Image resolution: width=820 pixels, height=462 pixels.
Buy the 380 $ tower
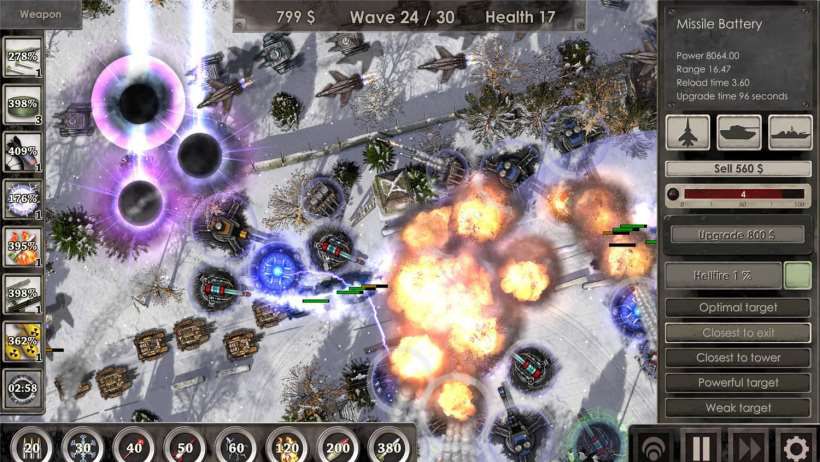pyautogui.click(x=388, y=444)
